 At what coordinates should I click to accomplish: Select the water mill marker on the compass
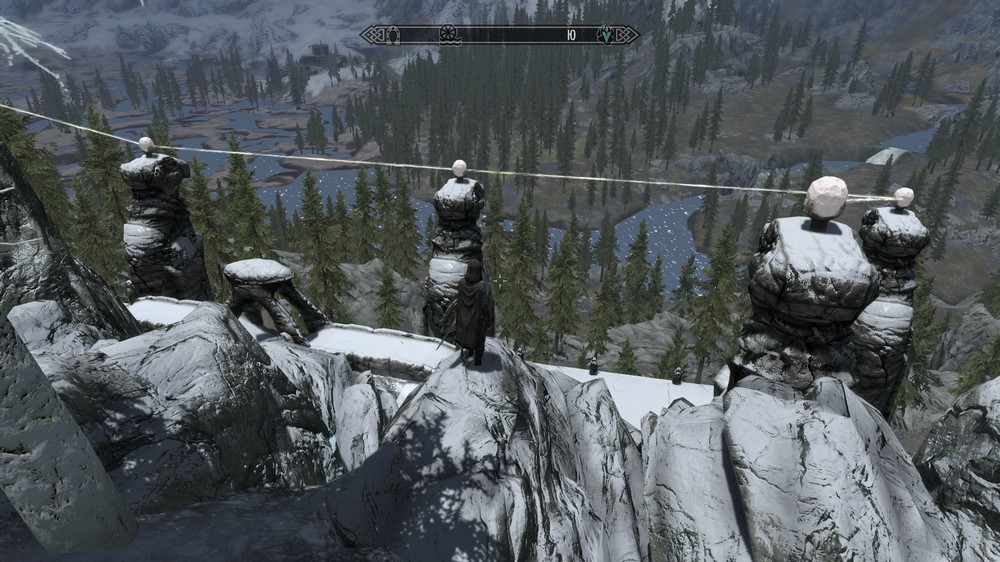[x=449, y=35]
